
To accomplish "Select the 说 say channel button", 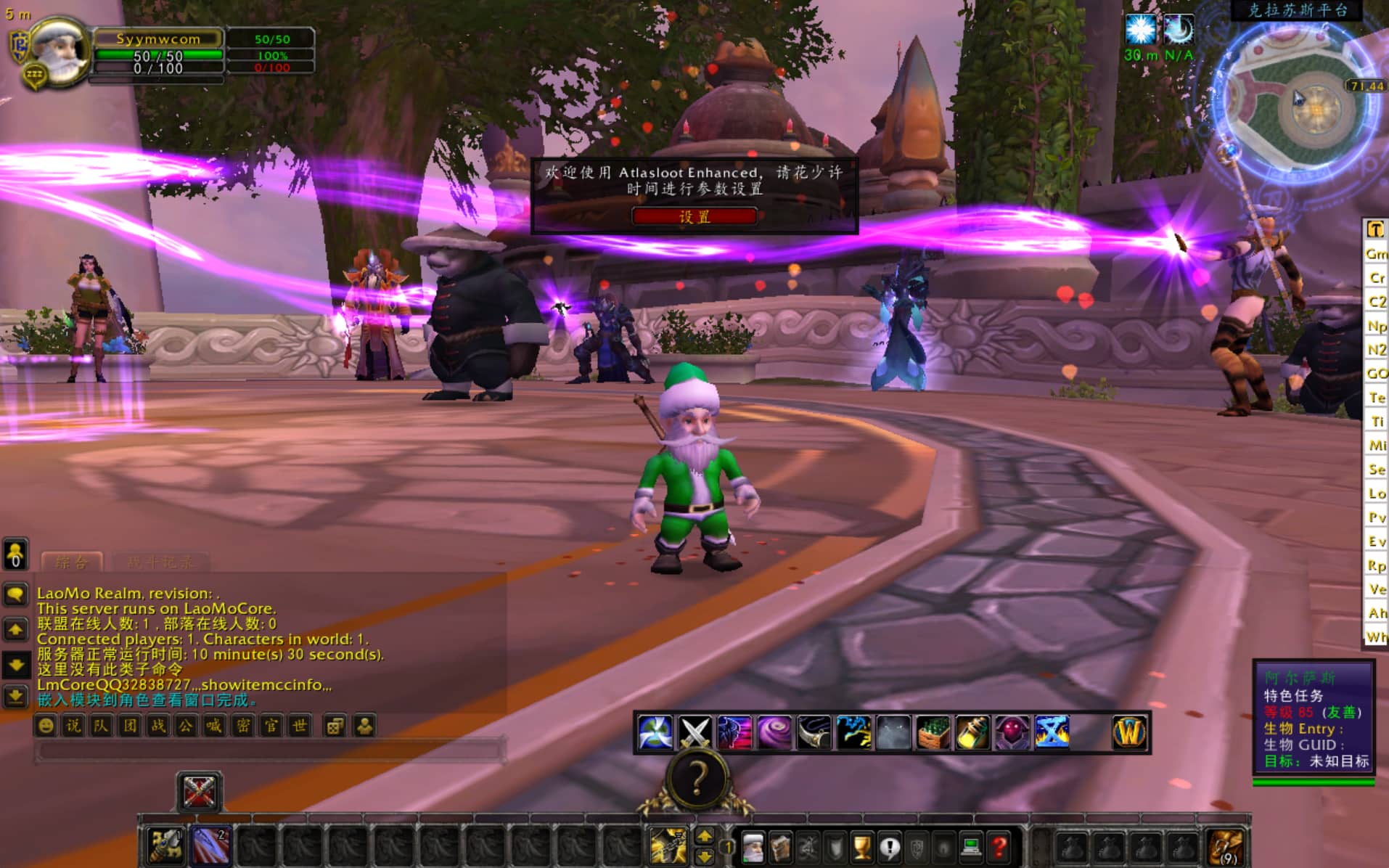I will coord(73,726).
